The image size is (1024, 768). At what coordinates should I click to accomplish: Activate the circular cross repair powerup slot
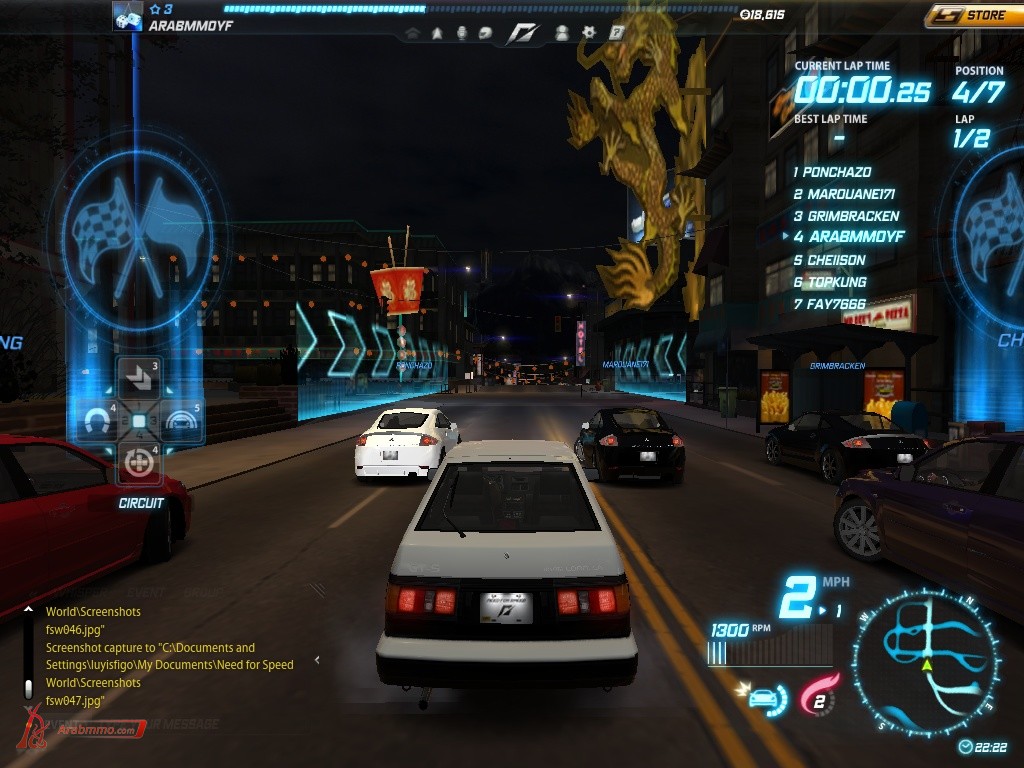click(x=139, y=463)
